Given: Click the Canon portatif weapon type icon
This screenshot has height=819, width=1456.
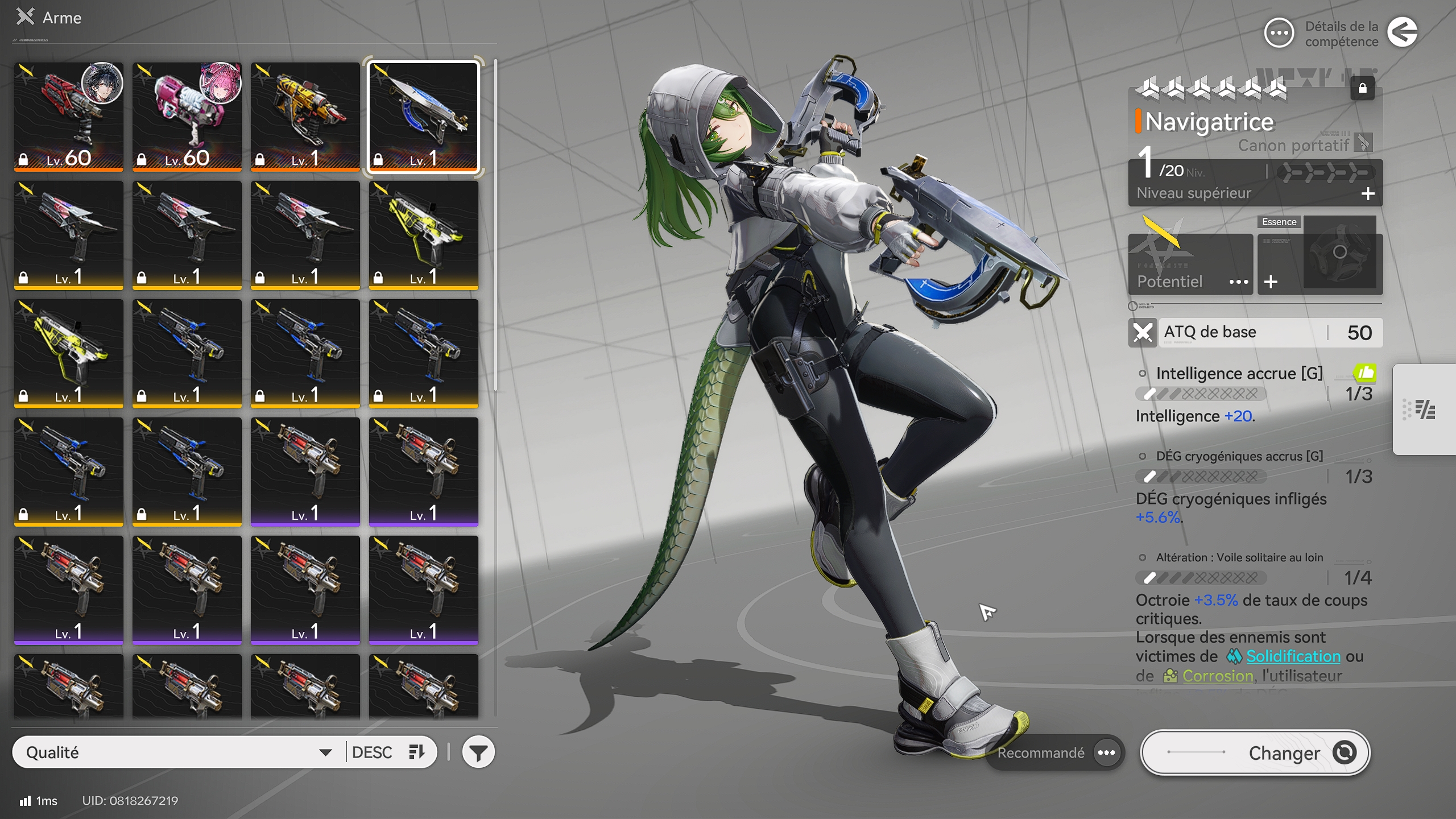Looking at the screenshot, I should [x=1363, y=143].
